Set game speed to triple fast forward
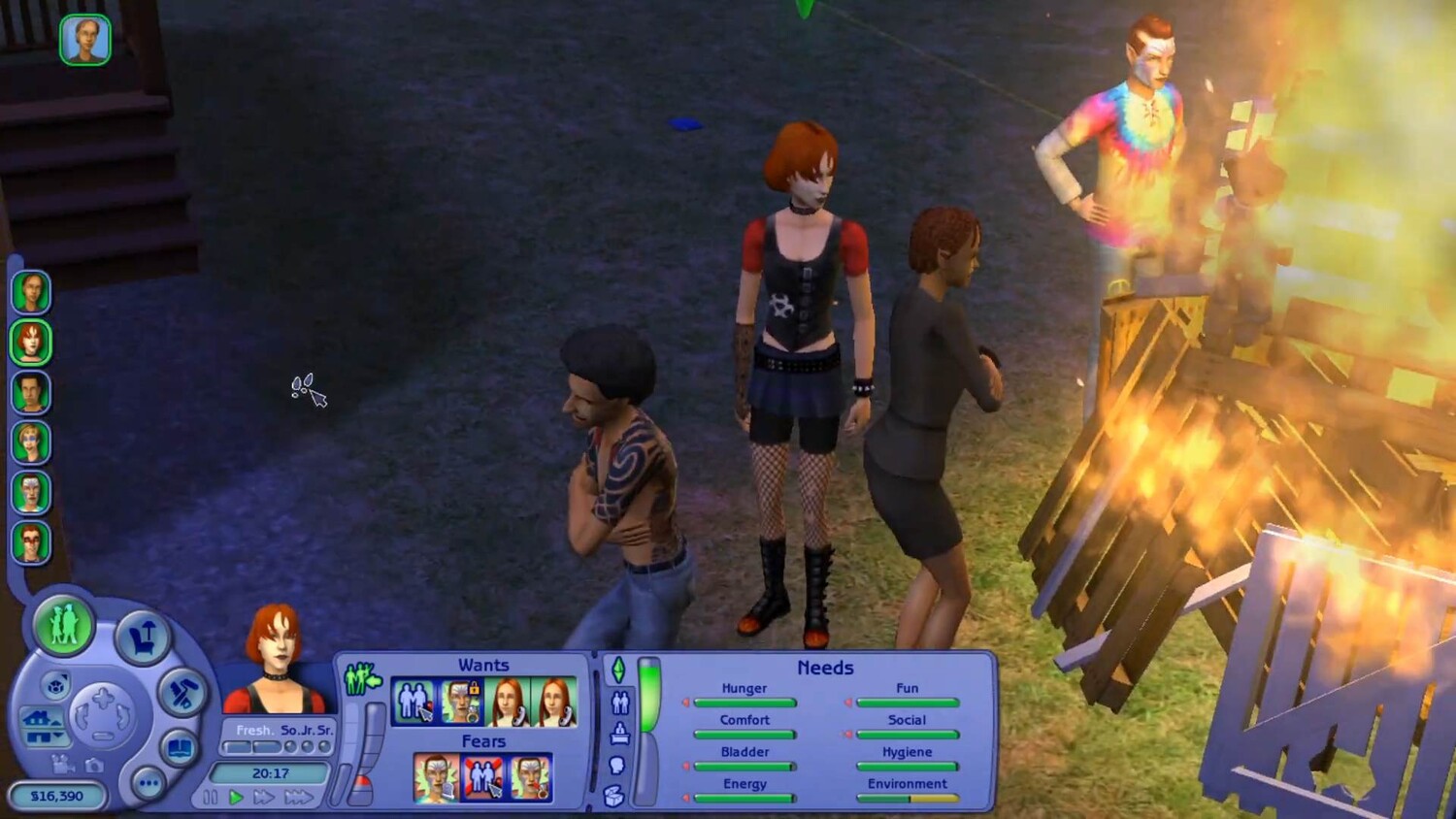 [x=298, y=798]
